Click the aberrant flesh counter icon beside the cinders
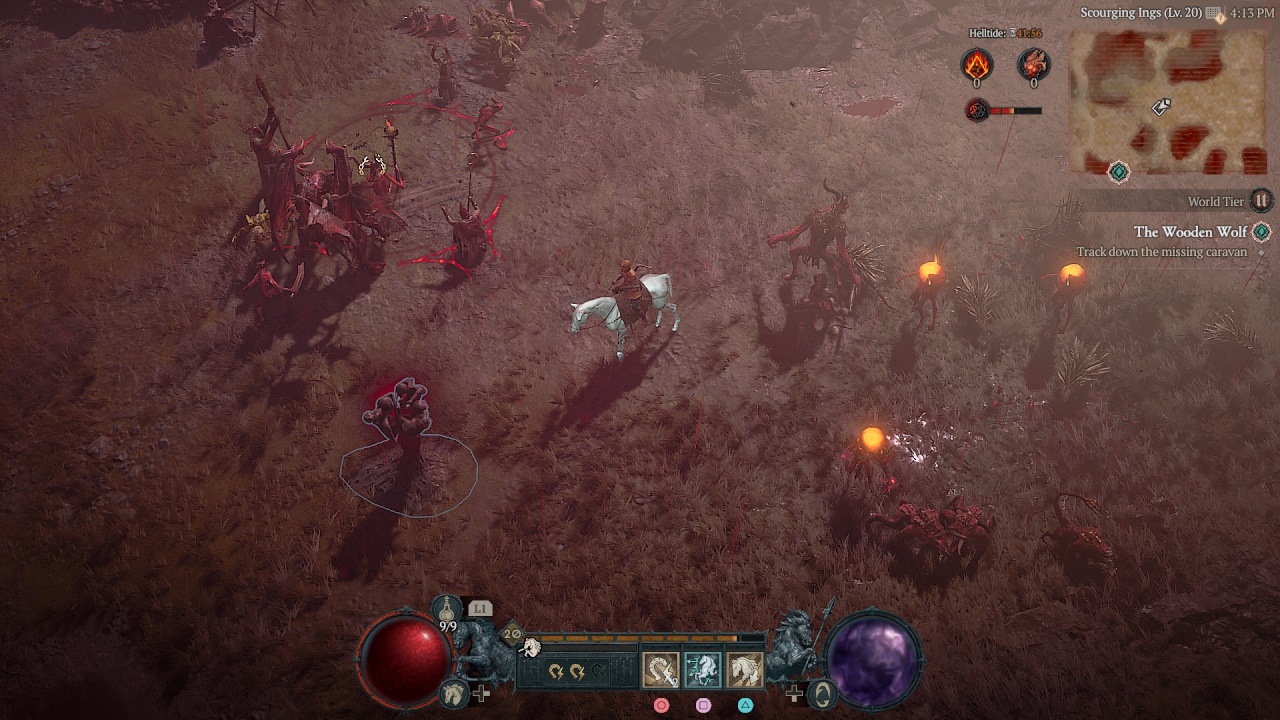Viewport: 1280px width, 720px height. tap(1033, 65)
